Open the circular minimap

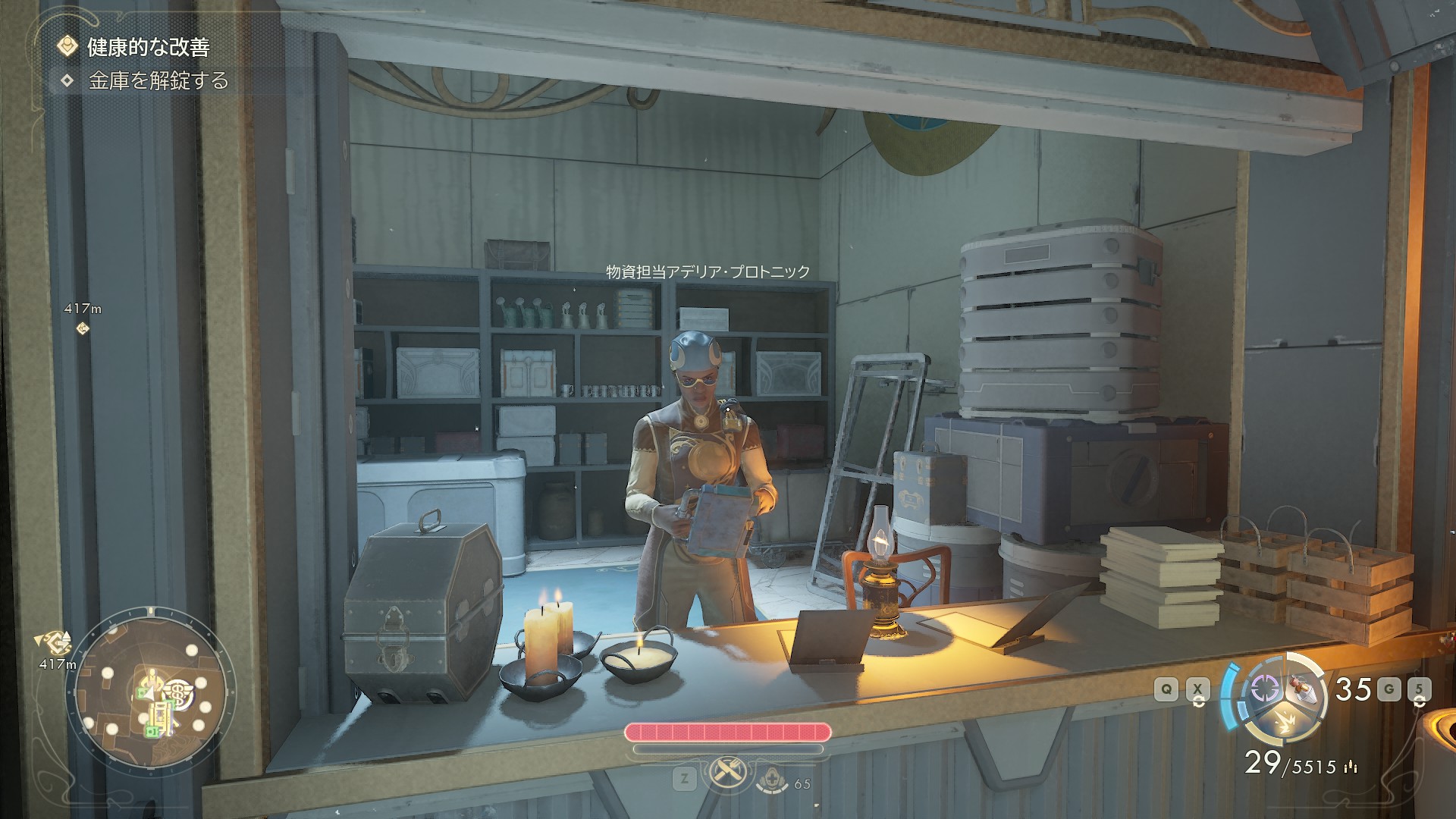[149, 688]
